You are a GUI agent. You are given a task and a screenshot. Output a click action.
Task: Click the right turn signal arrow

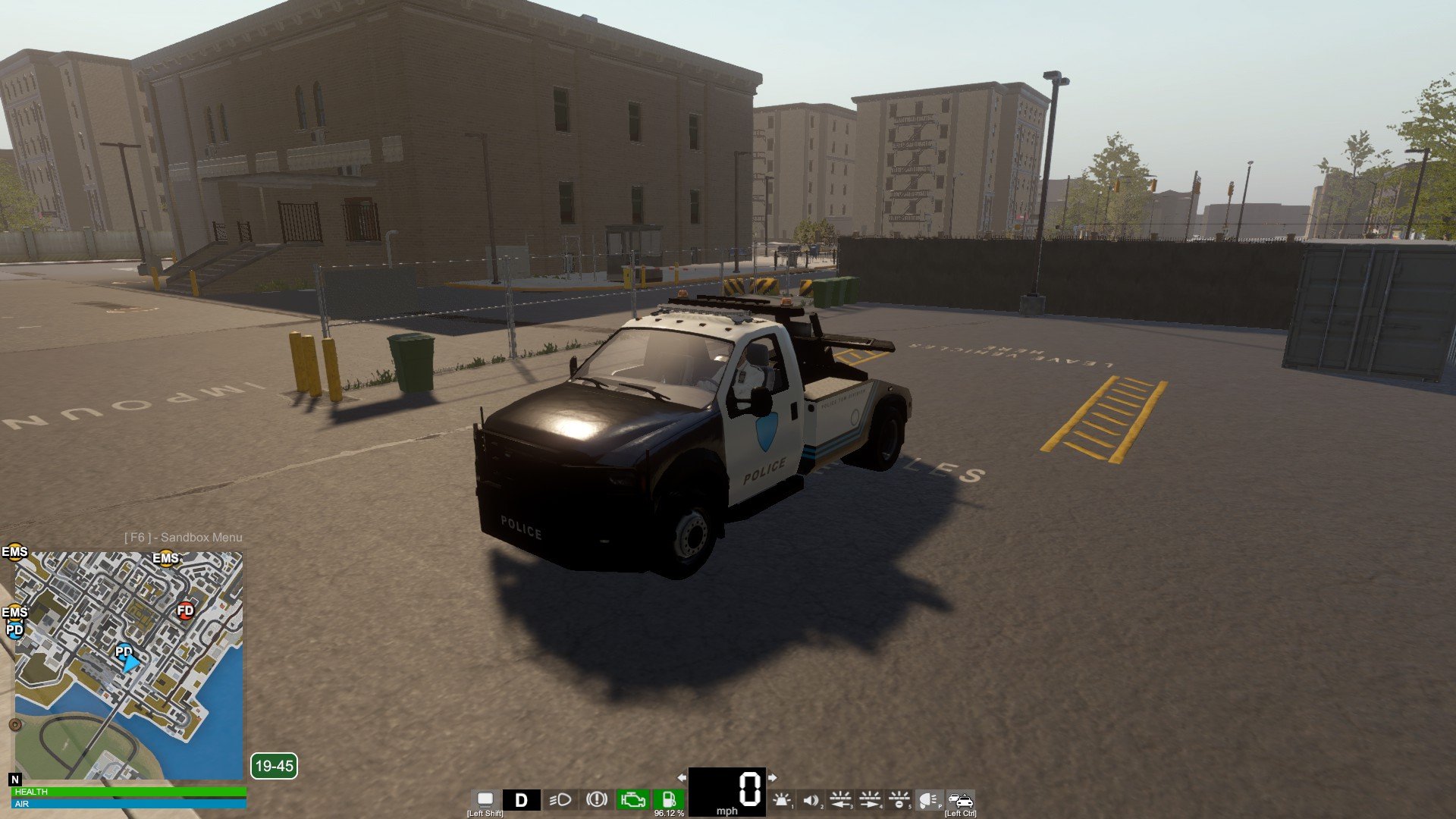pyautogui.click(x=773, y=777)
